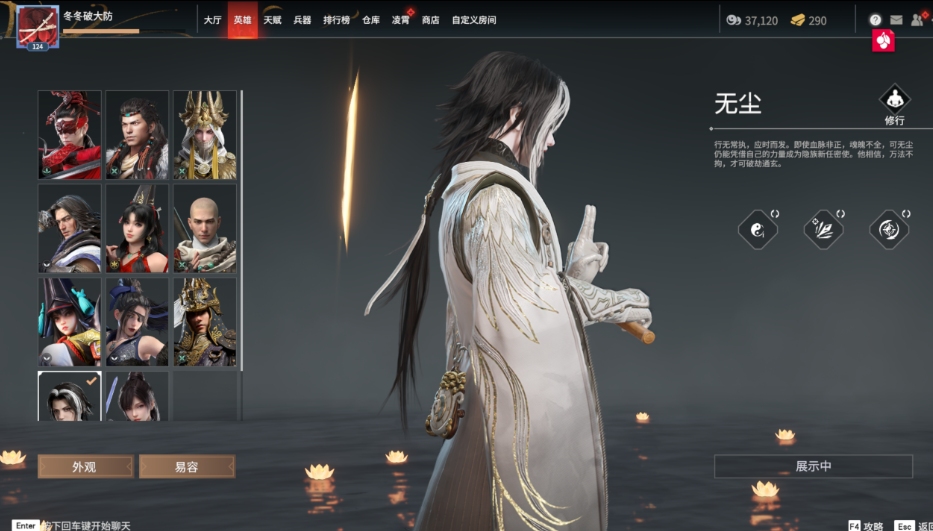The width and height of the screenshot is (933, 531).
Task: Open the 兵器 weapons tab
Action: tap(302, 20)
